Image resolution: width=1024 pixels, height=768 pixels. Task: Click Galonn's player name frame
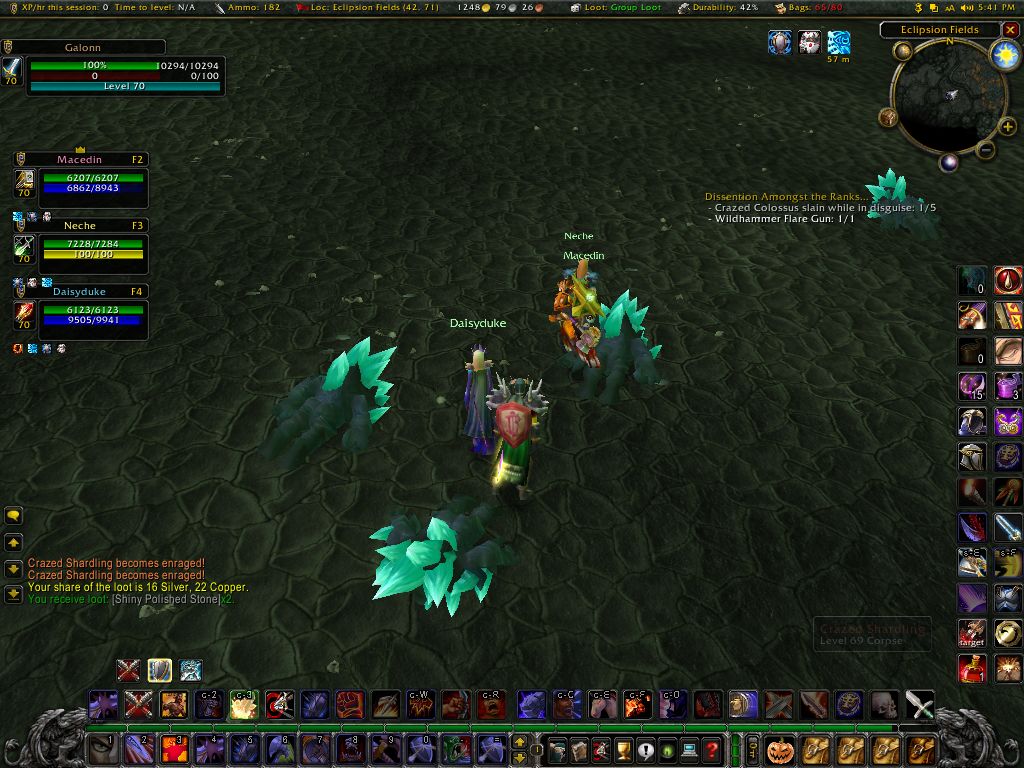(84, 47)
